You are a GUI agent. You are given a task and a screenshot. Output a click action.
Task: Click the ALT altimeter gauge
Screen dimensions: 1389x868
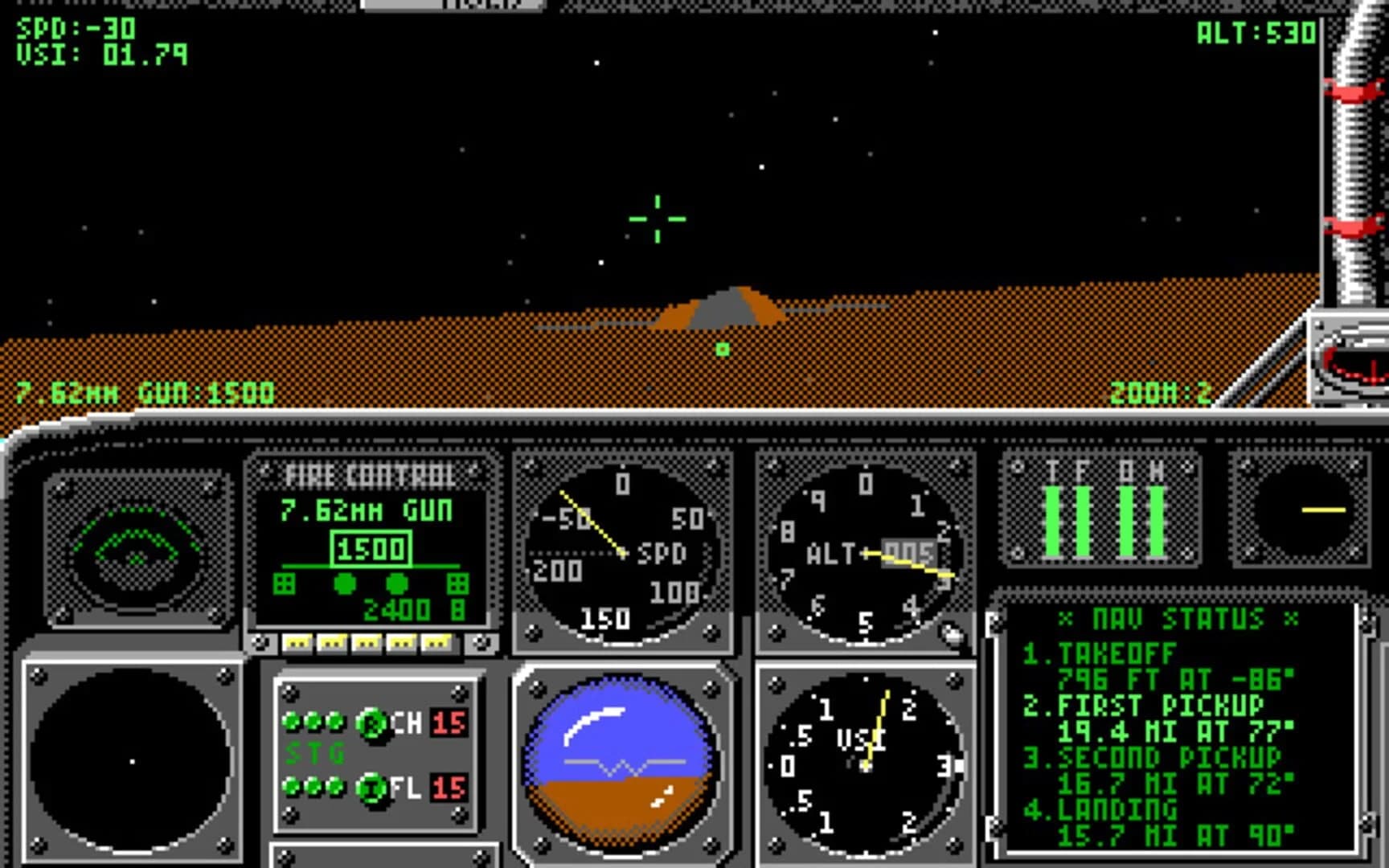point(867,551)
